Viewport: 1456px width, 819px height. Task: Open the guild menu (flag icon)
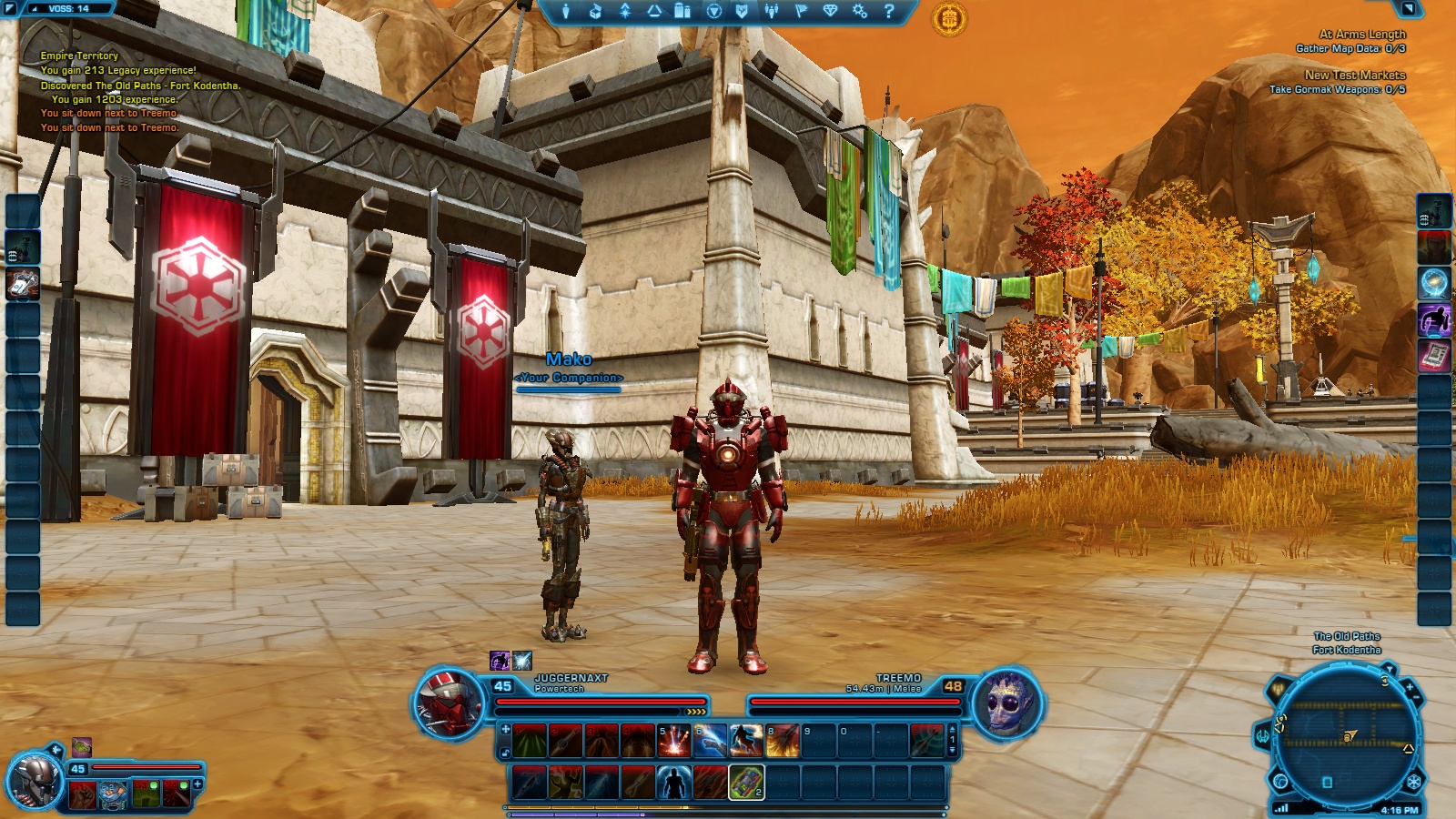802,12
